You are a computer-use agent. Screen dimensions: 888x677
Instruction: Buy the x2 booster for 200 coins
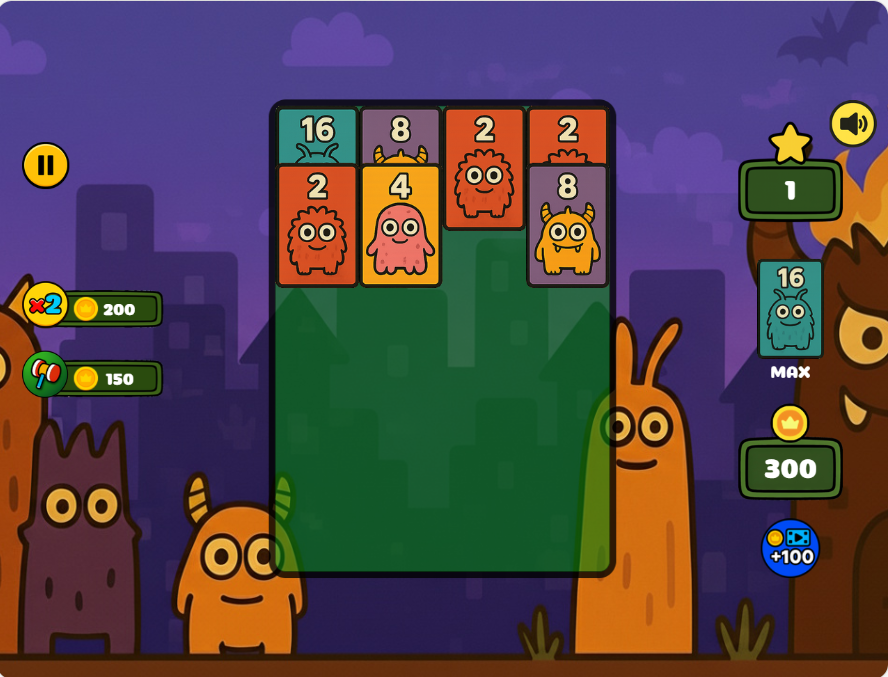tap(93, 308)
